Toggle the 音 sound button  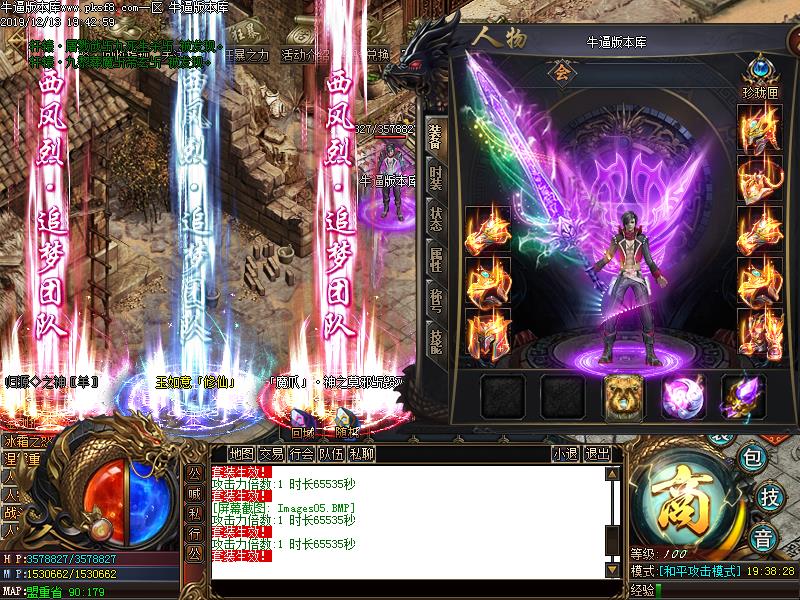pos(764,535)
